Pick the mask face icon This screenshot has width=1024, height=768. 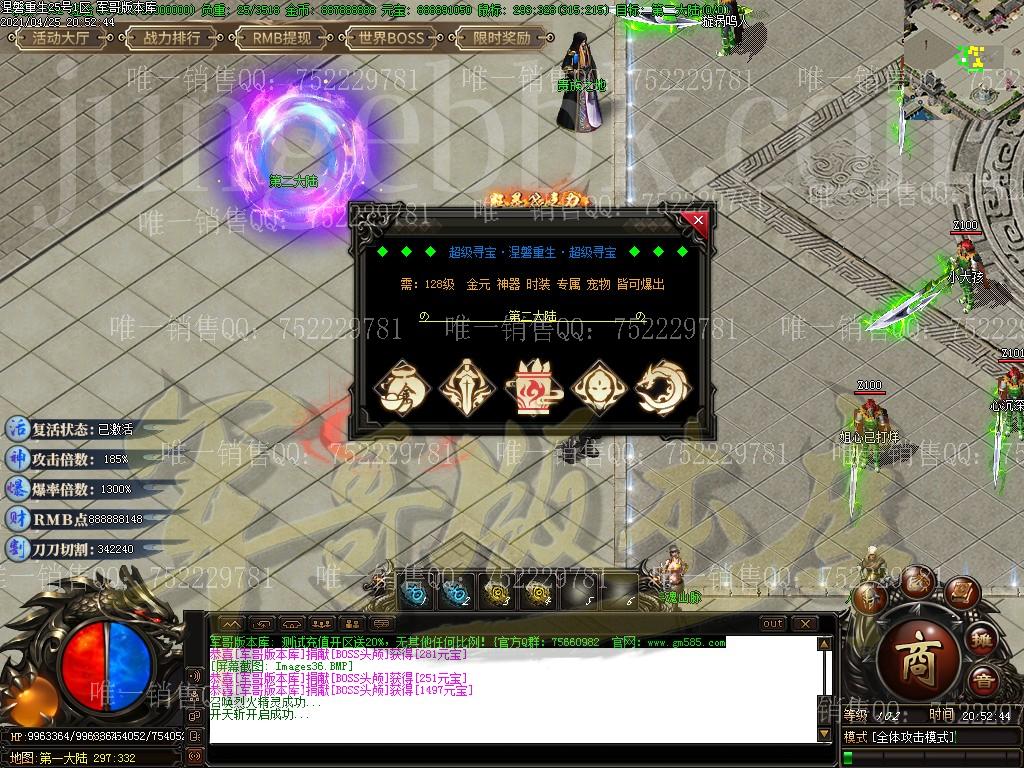598,388
